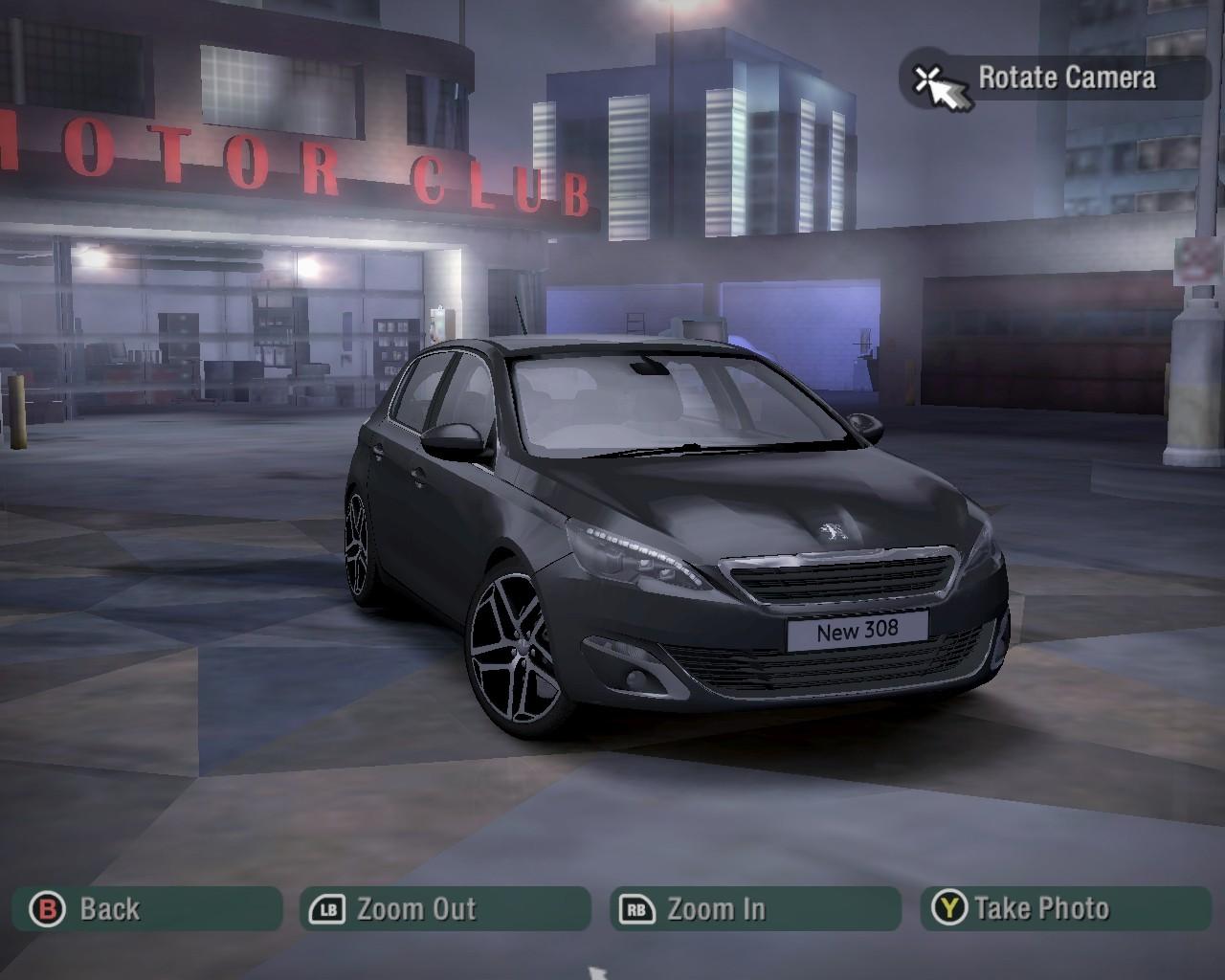The width and height of the screenshot is (1225, 980).
Task: Take a photo of the car
Action: tap(1065, 908)
